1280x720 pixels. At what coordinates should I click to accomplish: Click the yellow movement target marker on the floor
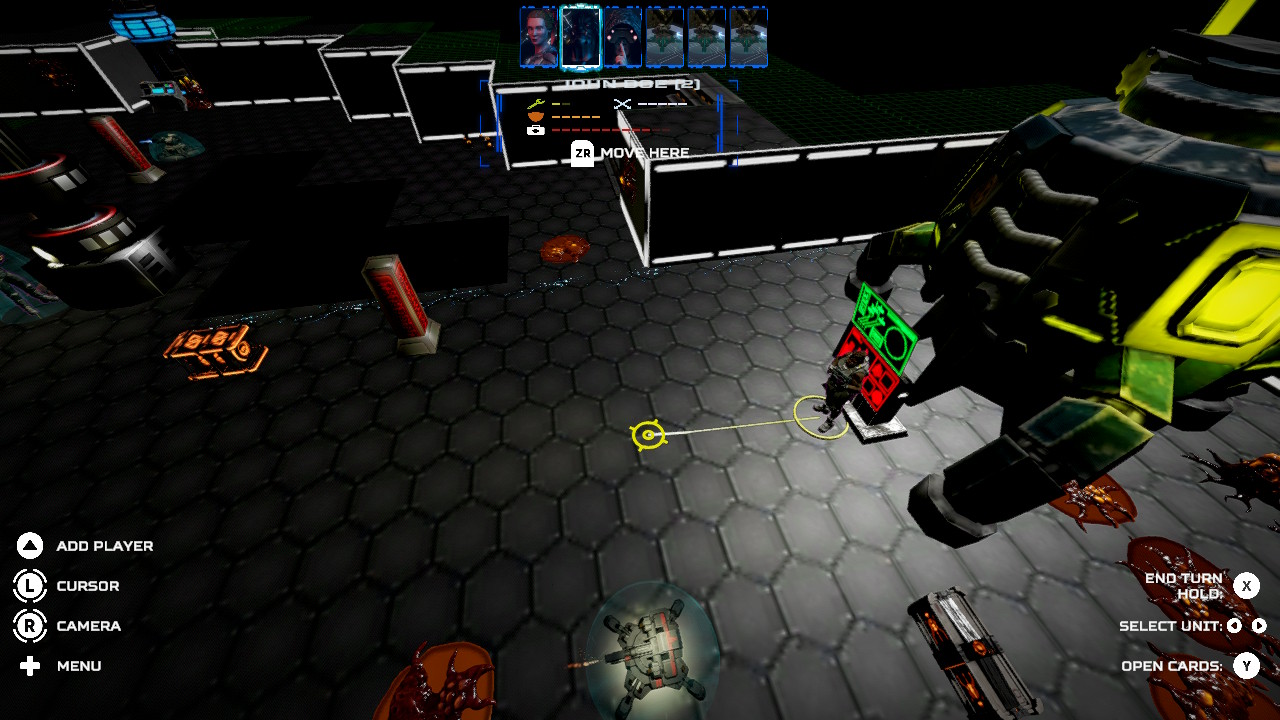[x=650, y=436]
